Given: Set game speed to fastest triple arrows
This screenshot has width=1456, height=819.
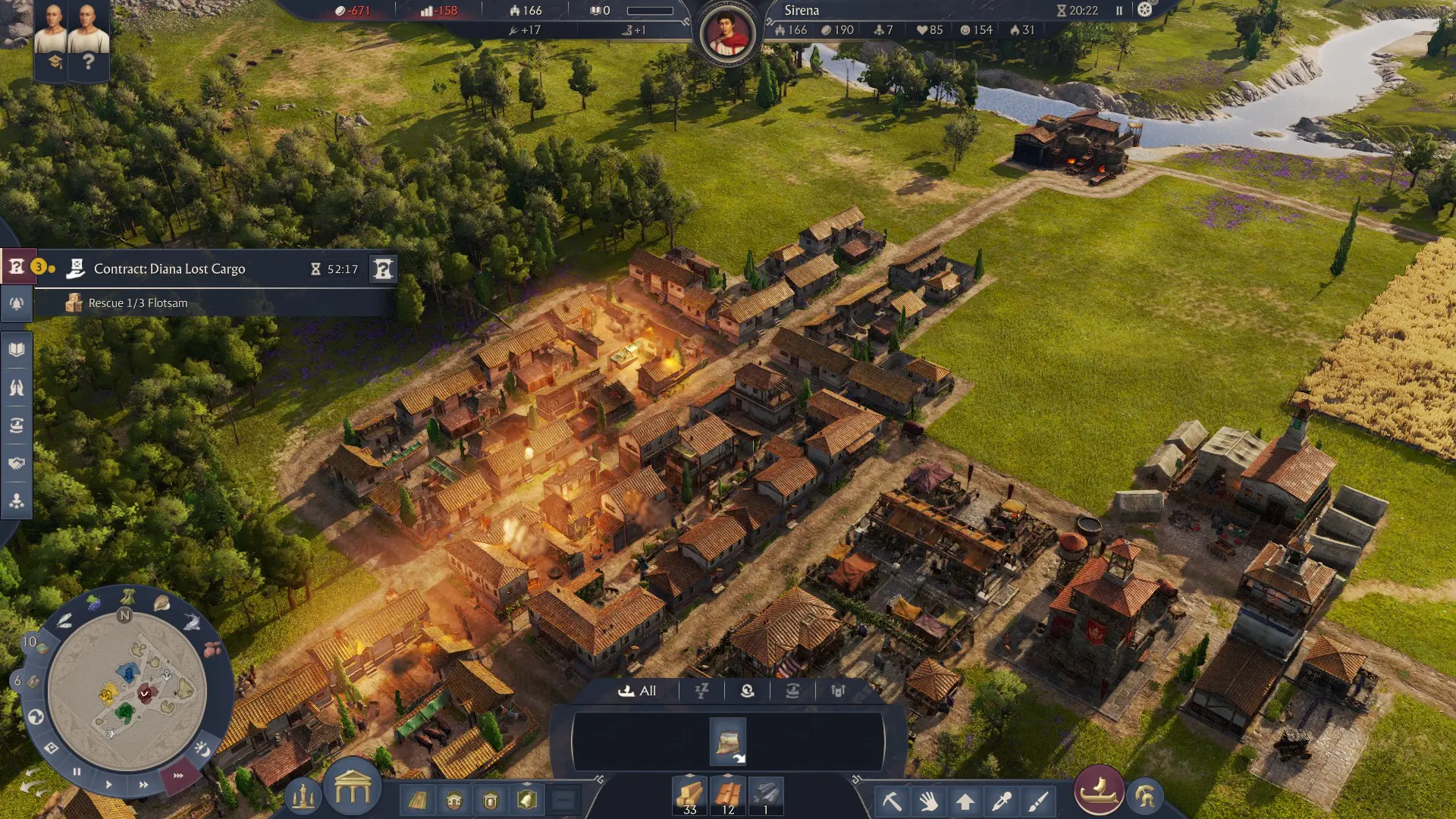Looking at the screenshot, I should tap(178, 776).
